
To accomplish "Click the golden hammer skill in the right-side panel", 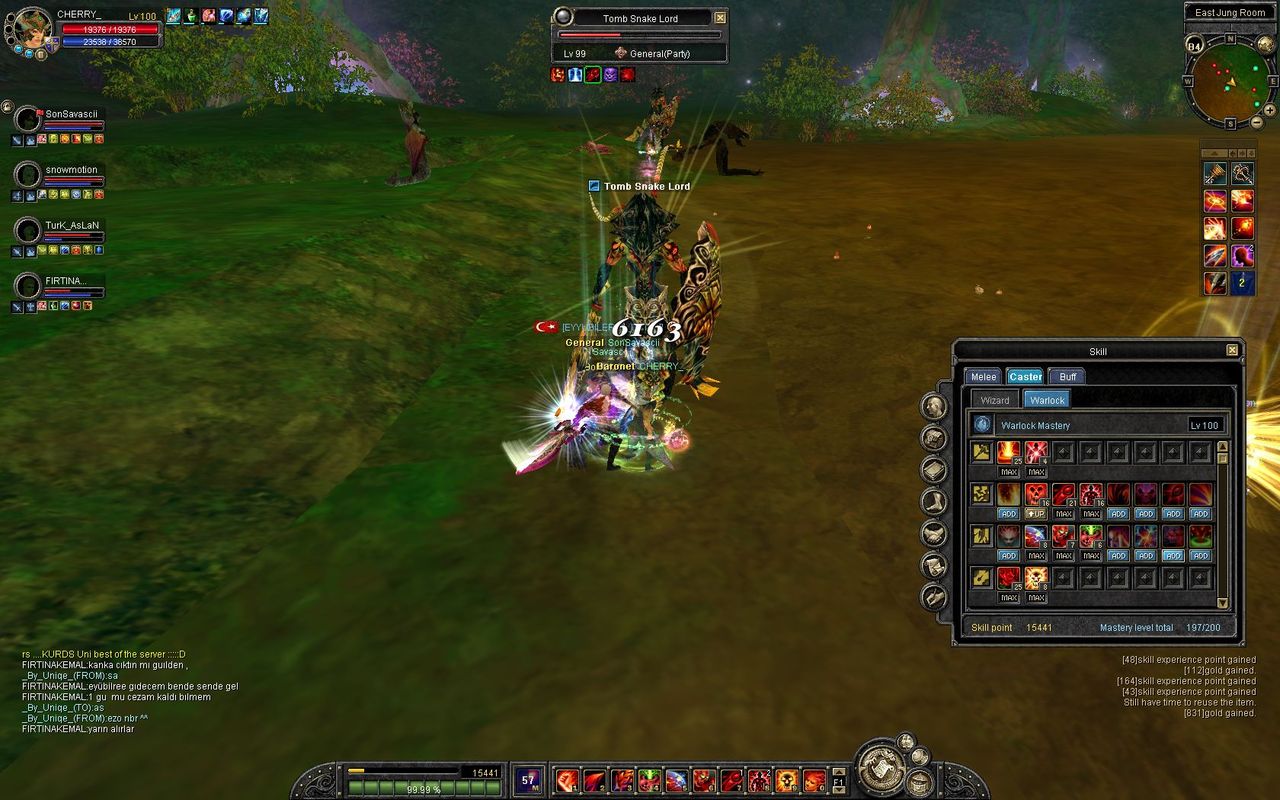I will (x=1215, y=174).
